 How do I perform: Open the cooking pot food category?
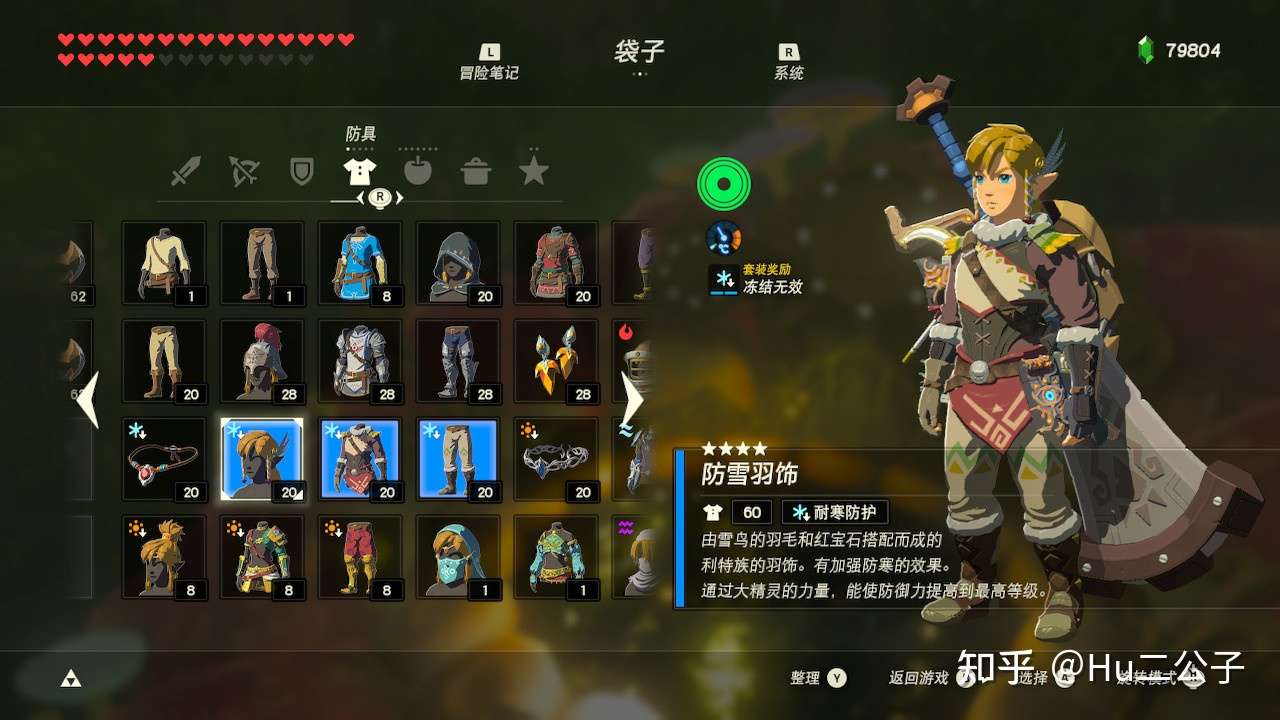tap(476, 172)
